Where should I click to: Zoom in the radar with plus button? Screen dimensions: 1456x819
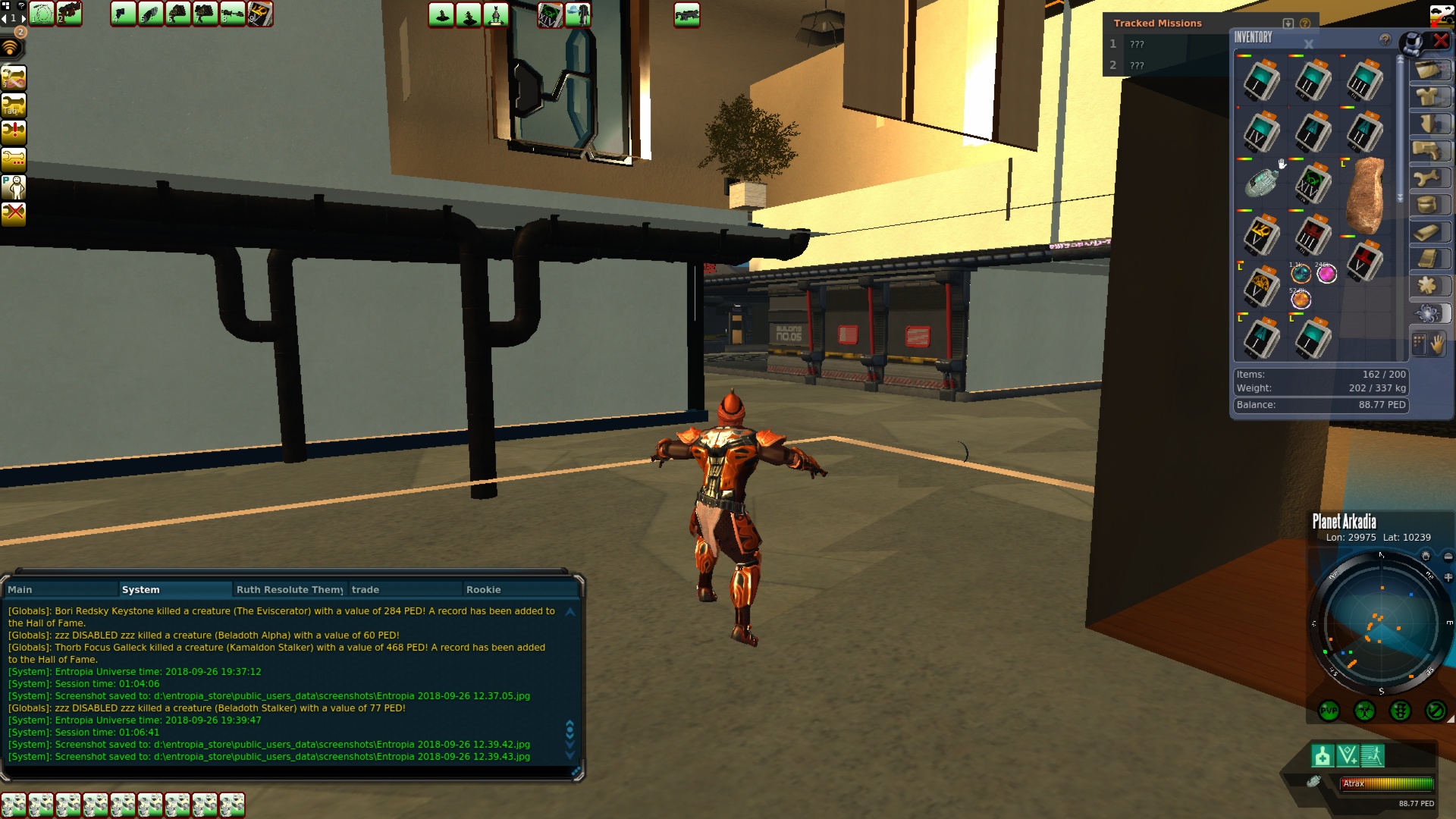pos(1448,578)
